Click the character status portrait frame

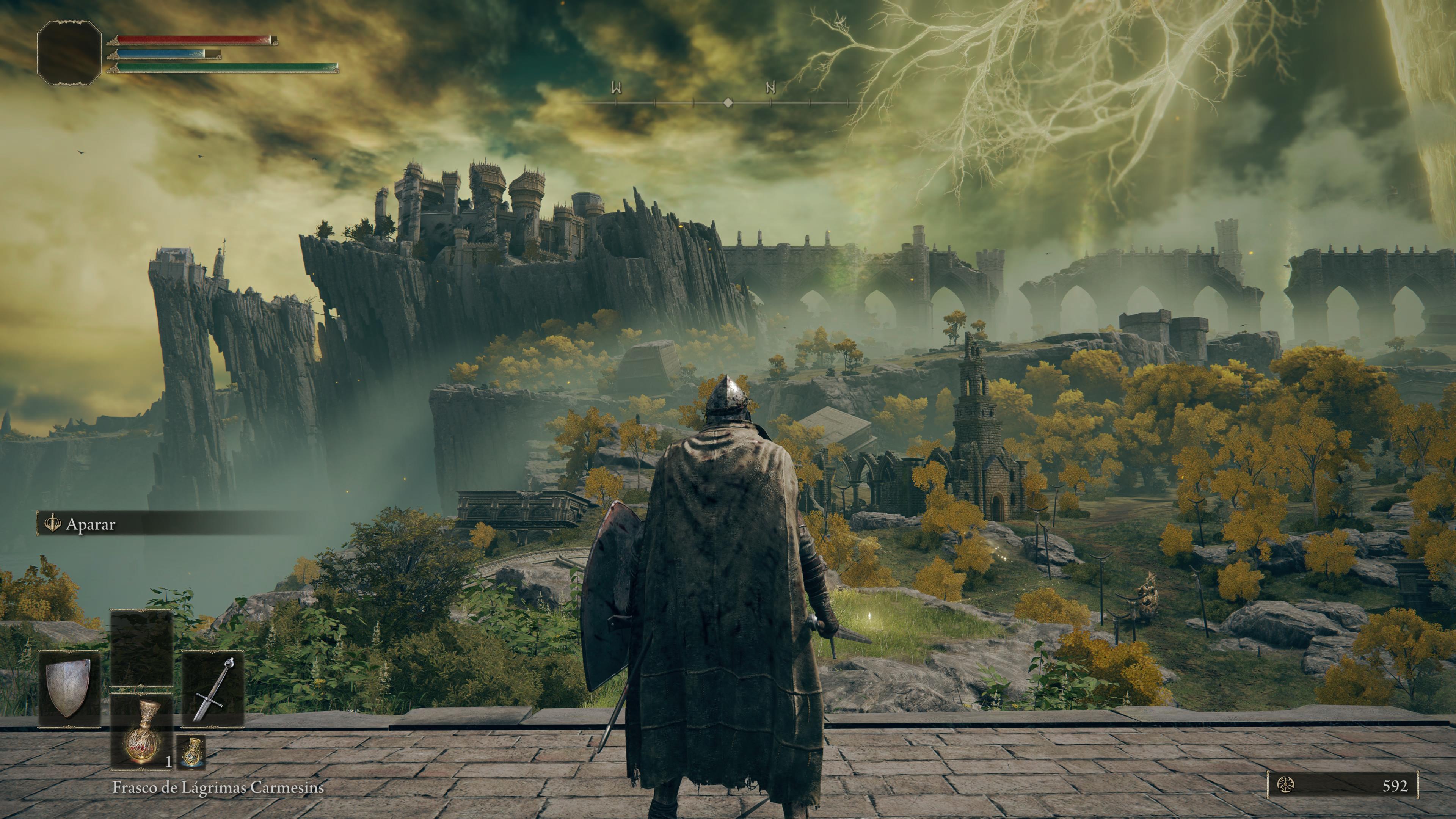coord(69,53)
